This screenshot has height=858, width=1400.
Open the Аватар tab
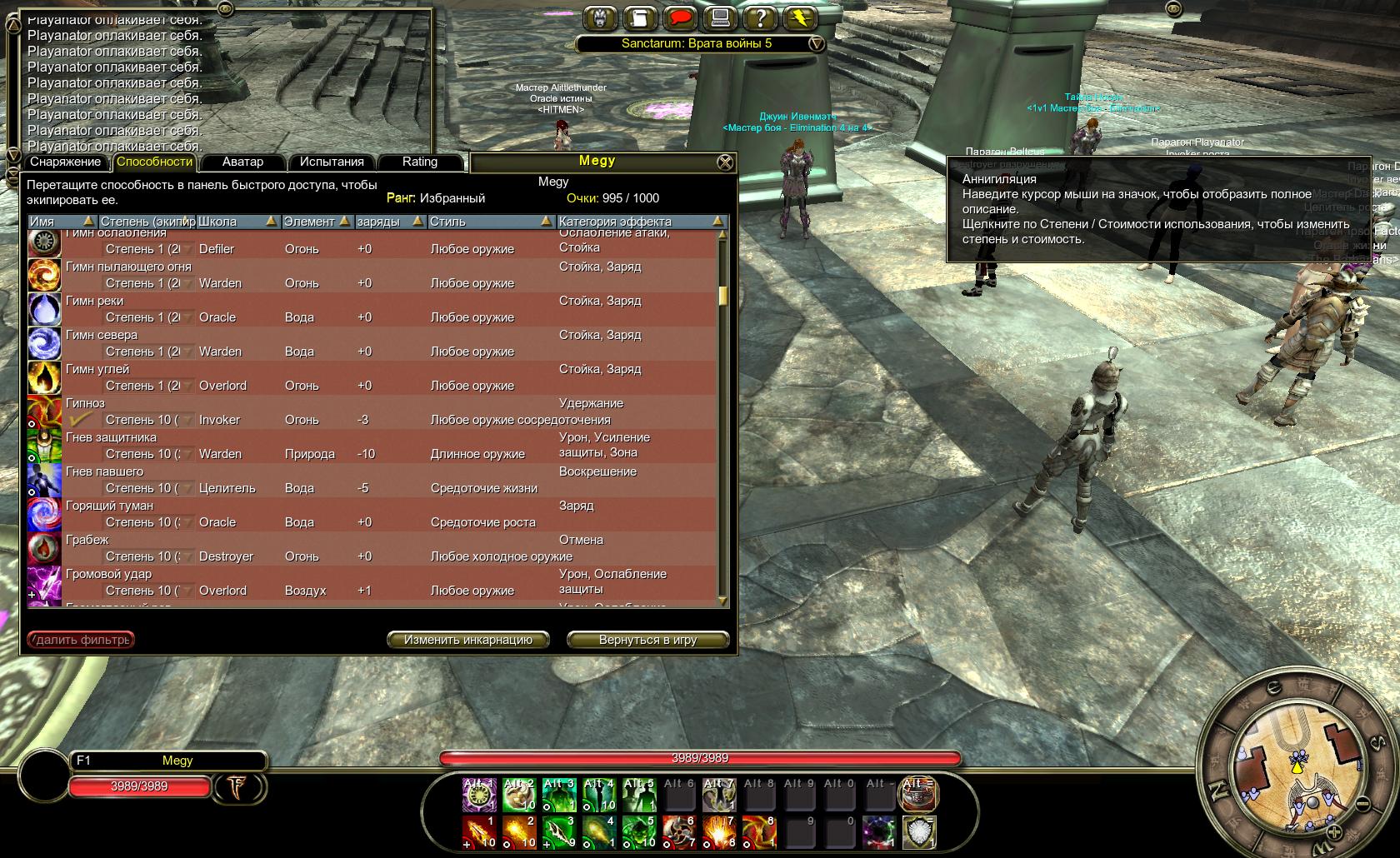242,162
